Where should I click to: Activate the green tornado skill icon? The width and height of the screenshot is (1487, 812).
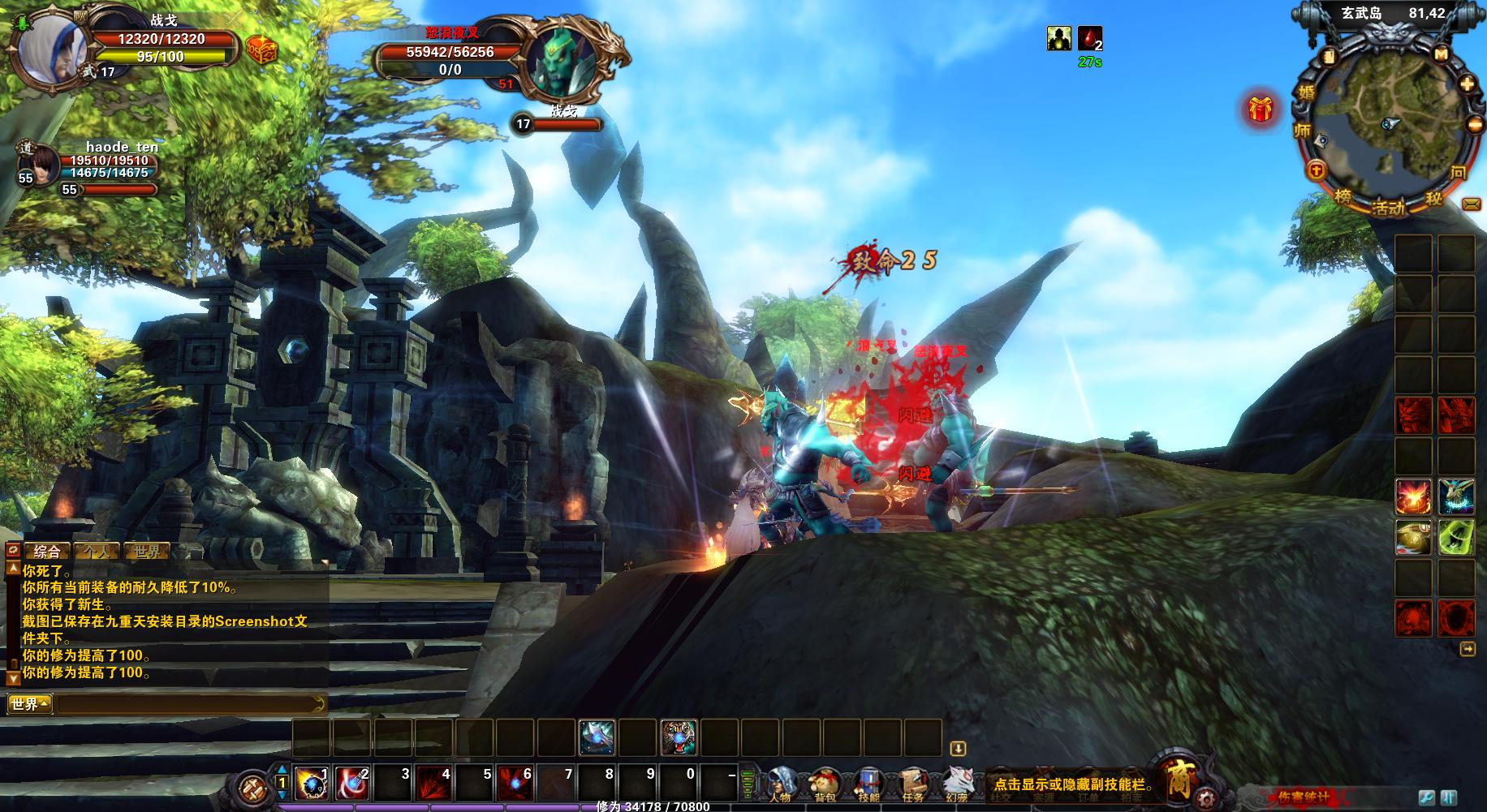(x=1456, y=538)
